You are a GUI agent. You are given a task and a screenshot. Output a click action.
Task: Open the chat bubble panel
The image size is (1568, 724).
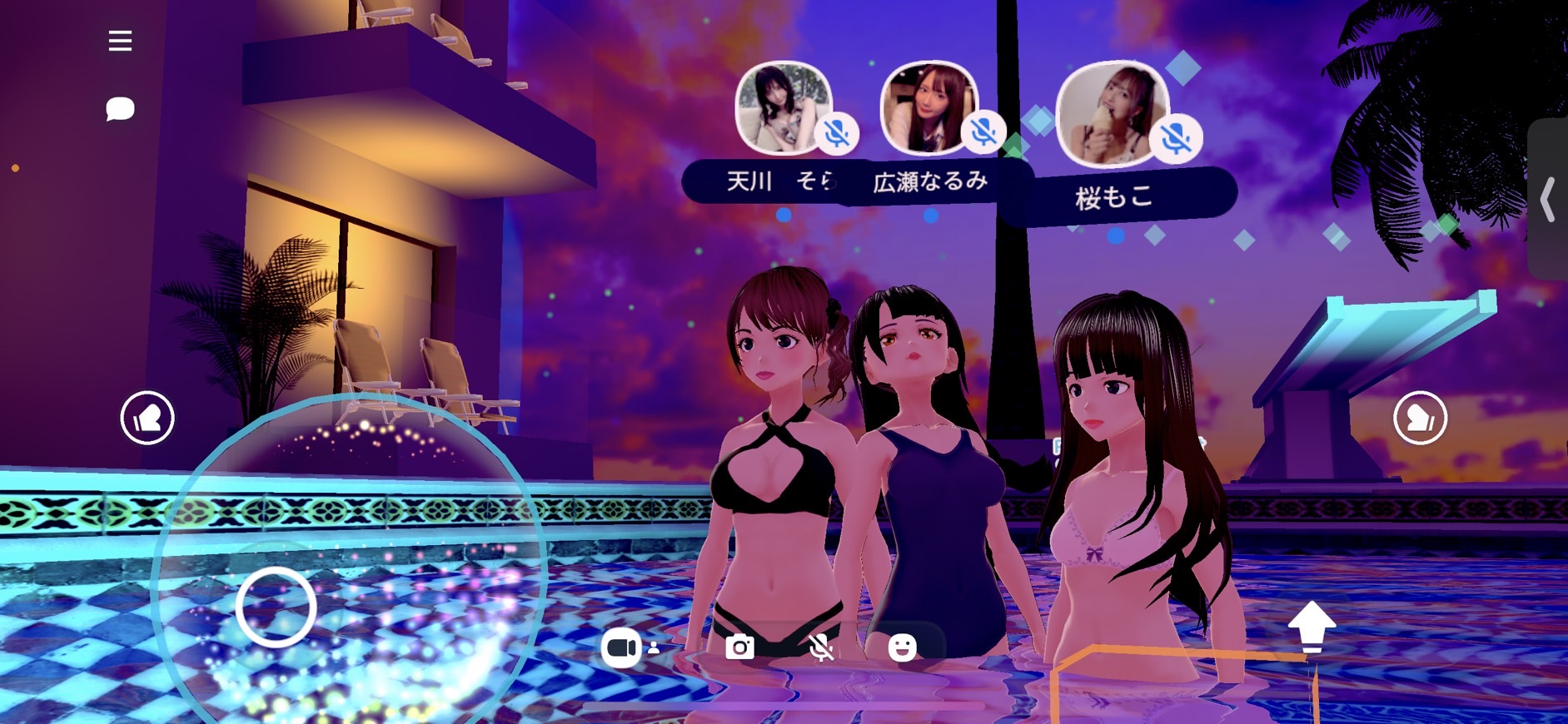tap(120, 109)
